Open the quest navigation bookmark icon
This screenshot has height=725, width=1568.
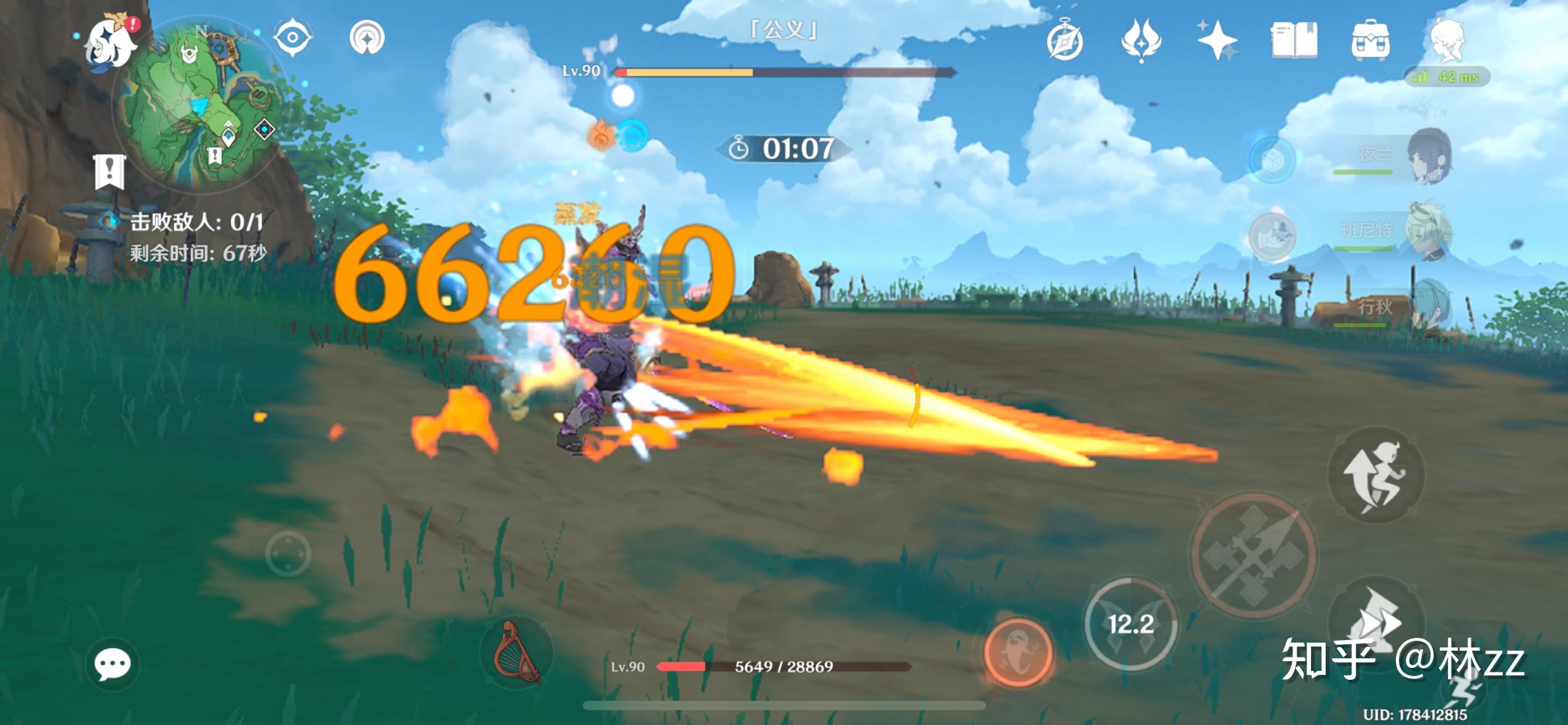pos(367,38)
